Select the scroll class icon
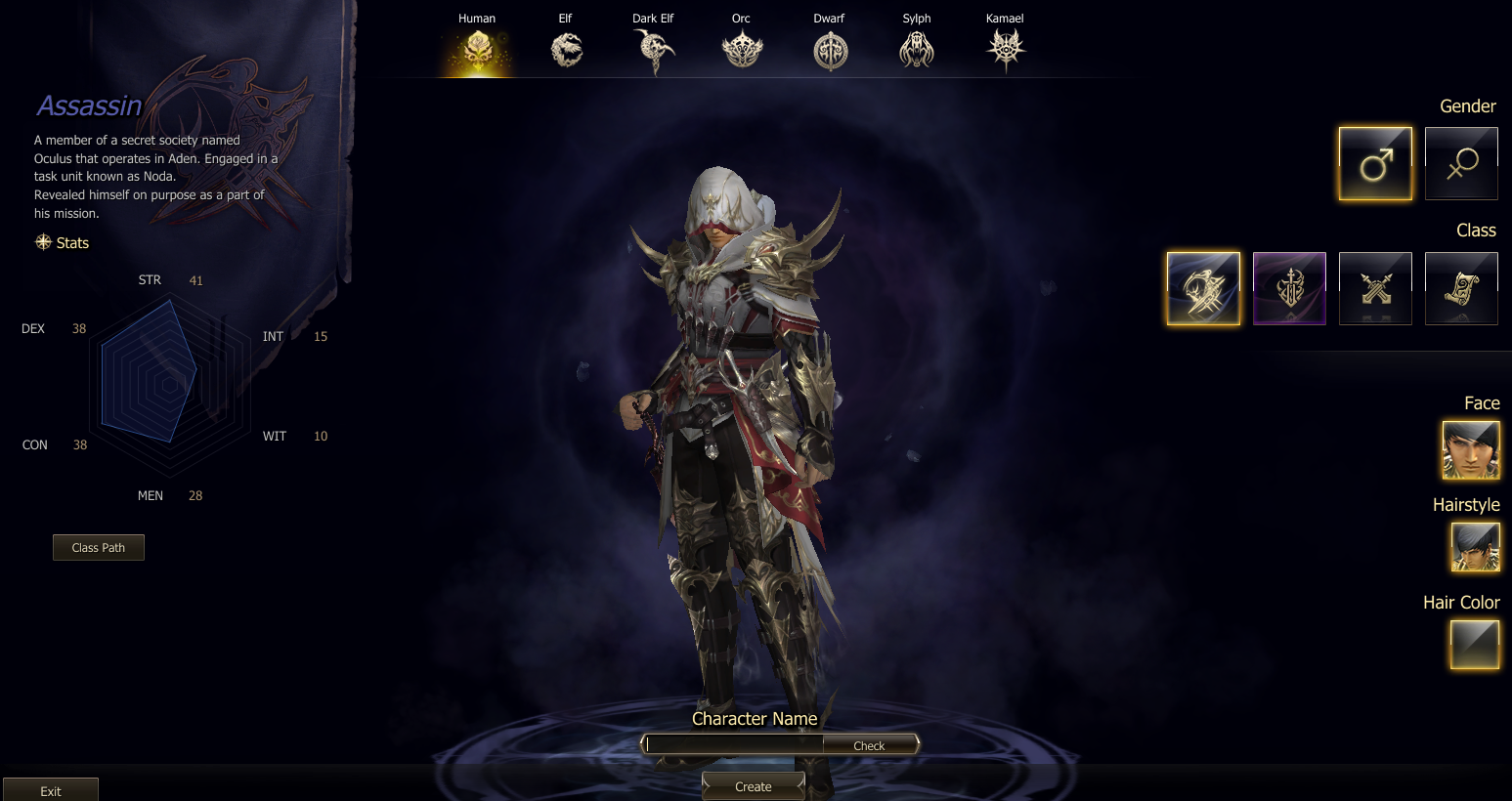The width and height of the screenshot is (1512, 801). click(1461, 288)
